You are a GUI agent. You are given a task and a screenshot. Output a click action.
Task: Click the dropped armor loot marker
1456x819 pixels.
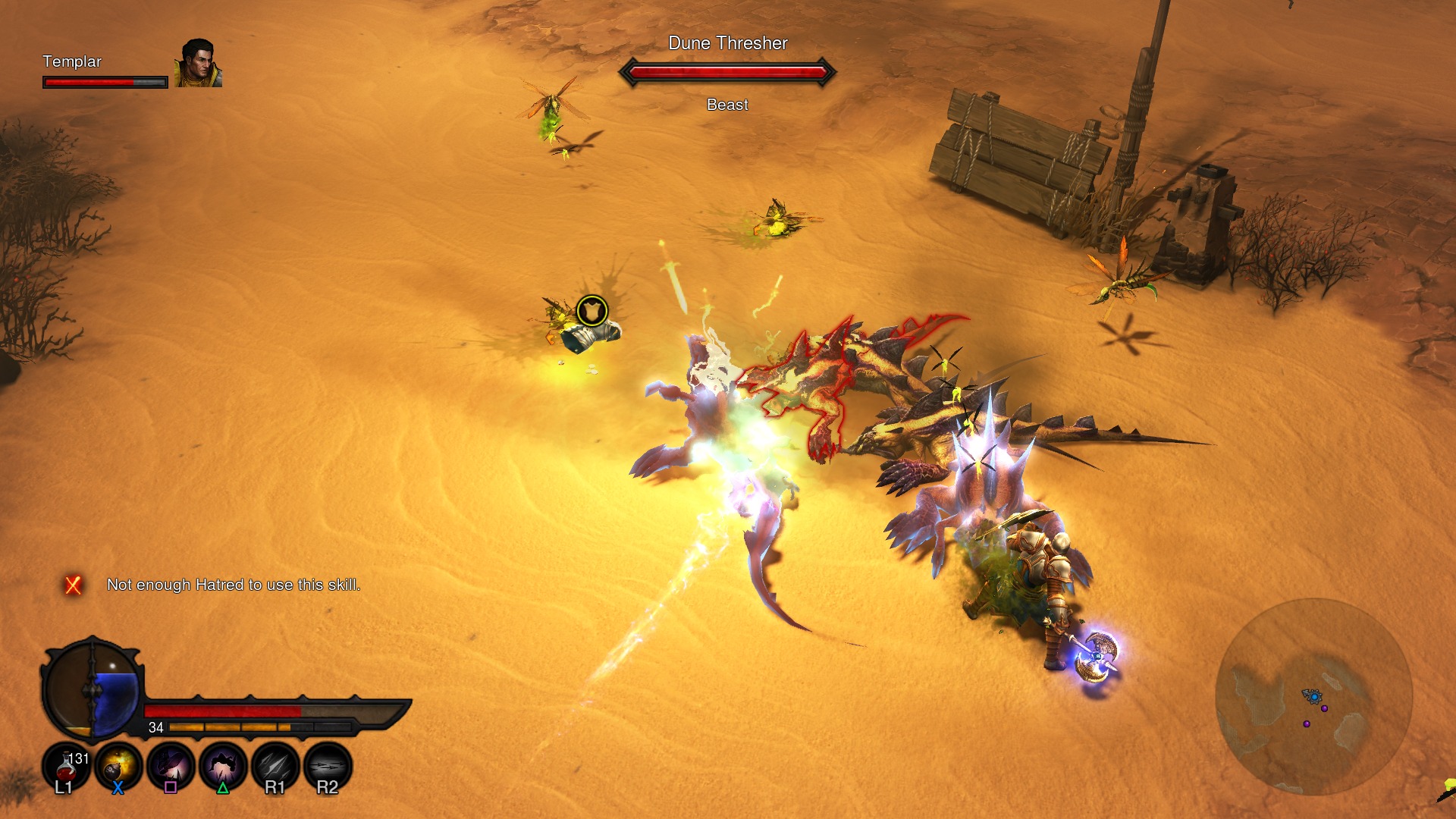(591, 311)
